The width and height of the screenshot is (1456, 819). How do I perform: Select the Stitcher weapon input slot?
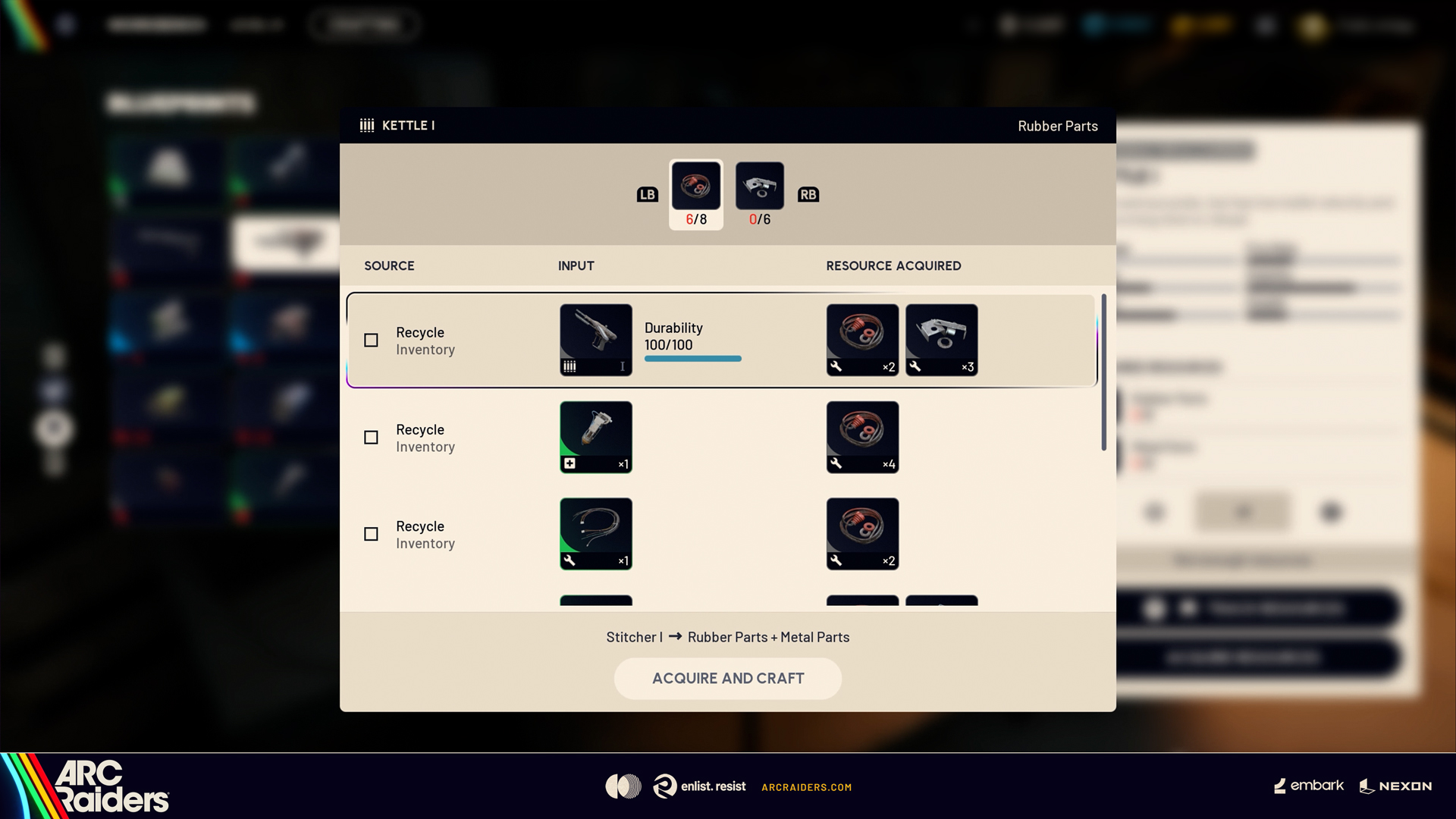point(595,340)
